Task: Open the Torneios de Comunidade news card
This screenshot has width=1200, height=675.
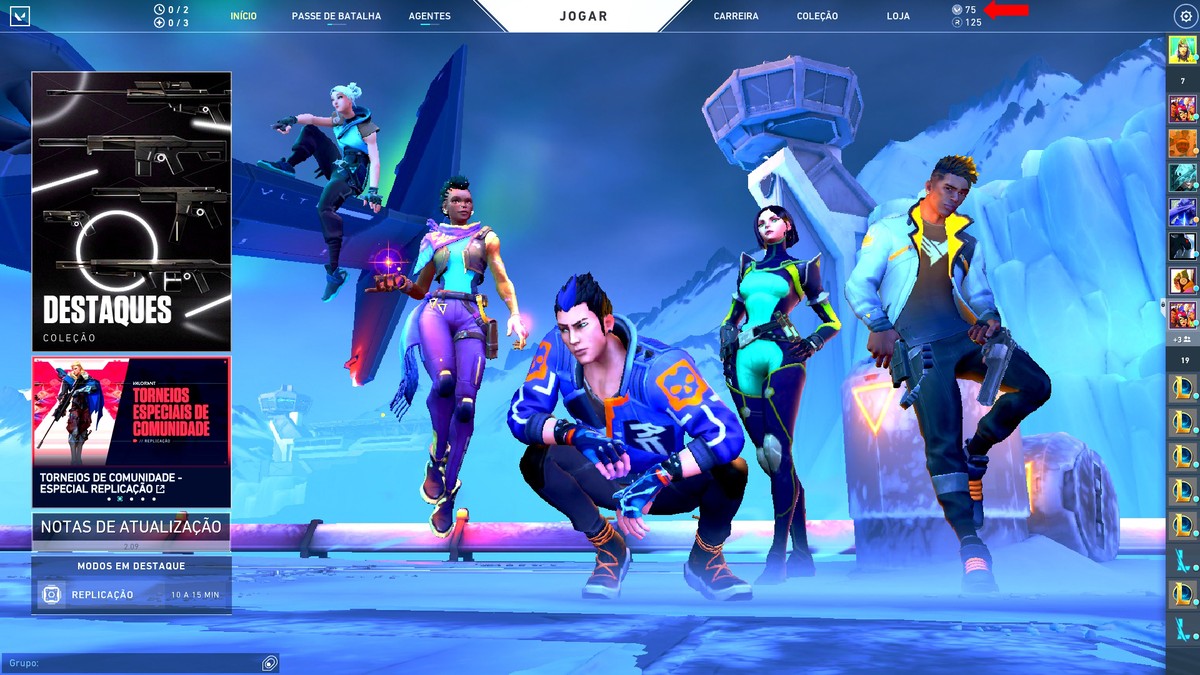Action: (131, 431)
